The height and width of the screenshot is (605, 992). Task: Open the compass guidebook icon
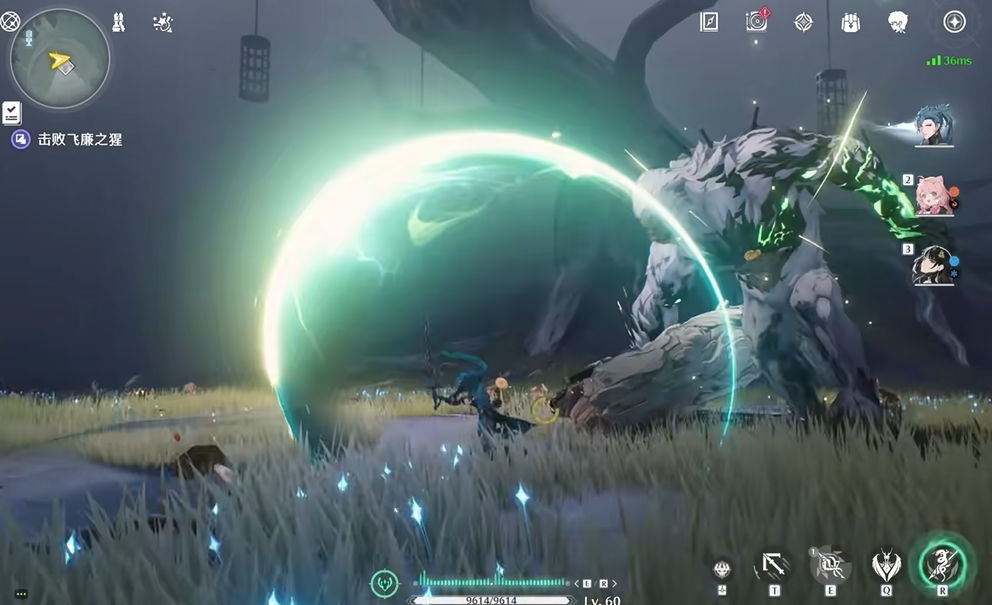pyautogui.click(x=709, y=22)
